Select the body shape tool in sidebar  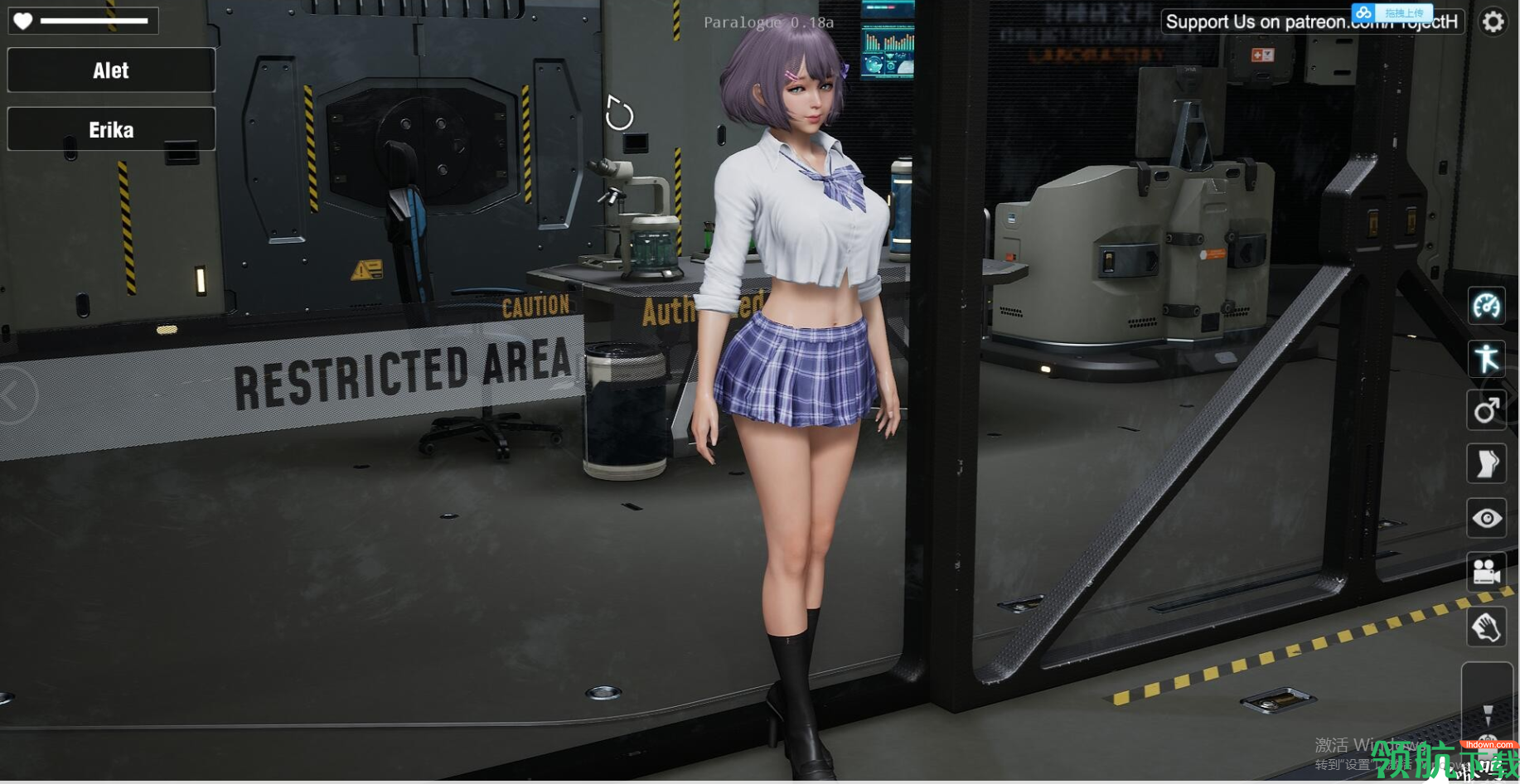(x=1488, y=464)
